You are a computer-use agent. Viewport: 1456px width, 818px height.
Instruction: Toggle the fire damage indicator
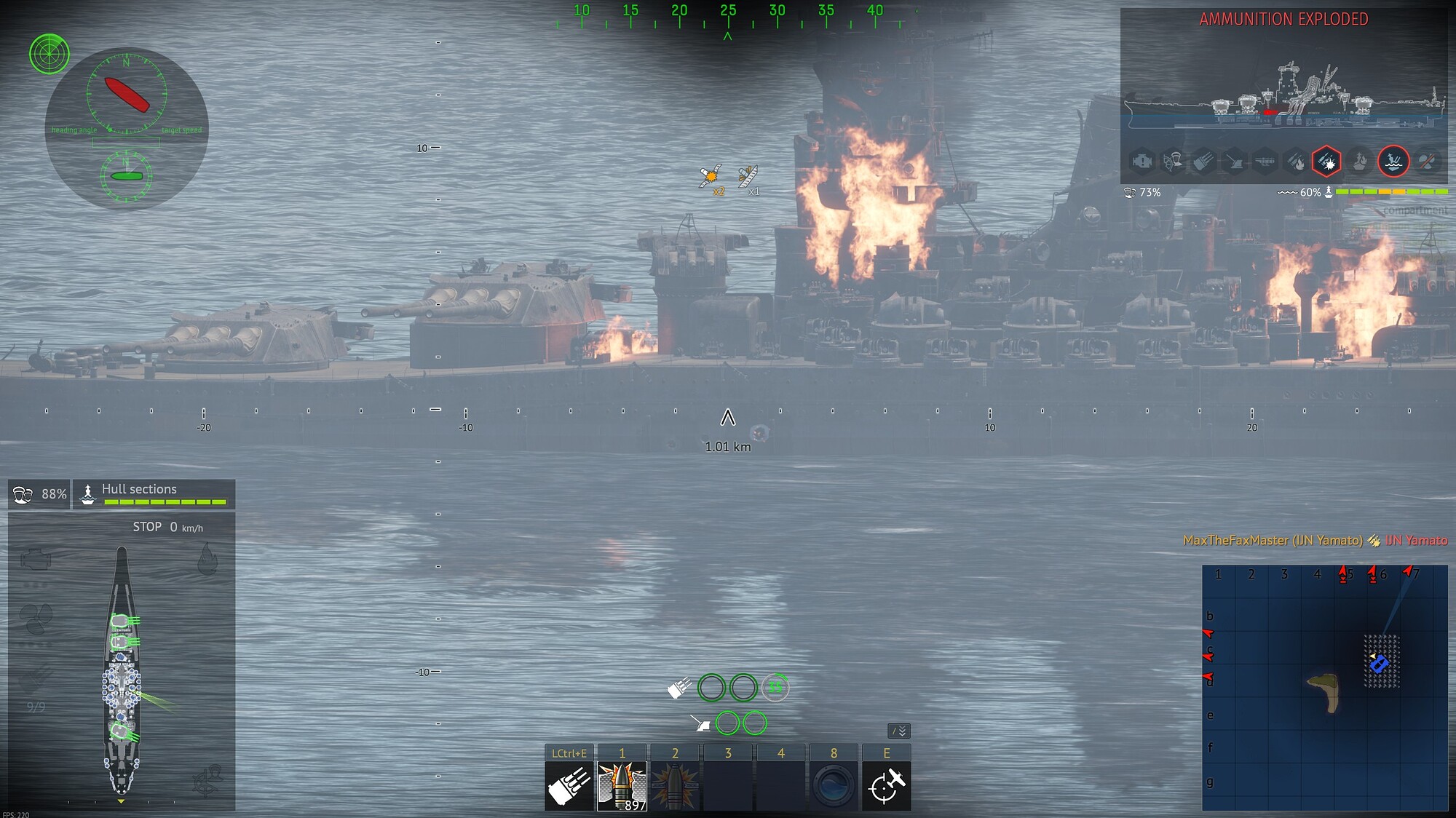click(1295, 162)
